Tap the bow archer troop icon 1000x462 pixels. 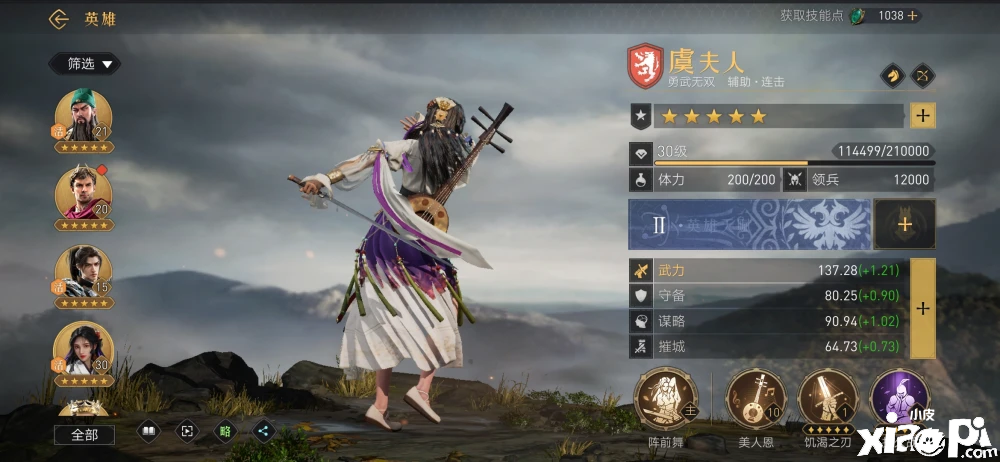[x=924, y=76]
